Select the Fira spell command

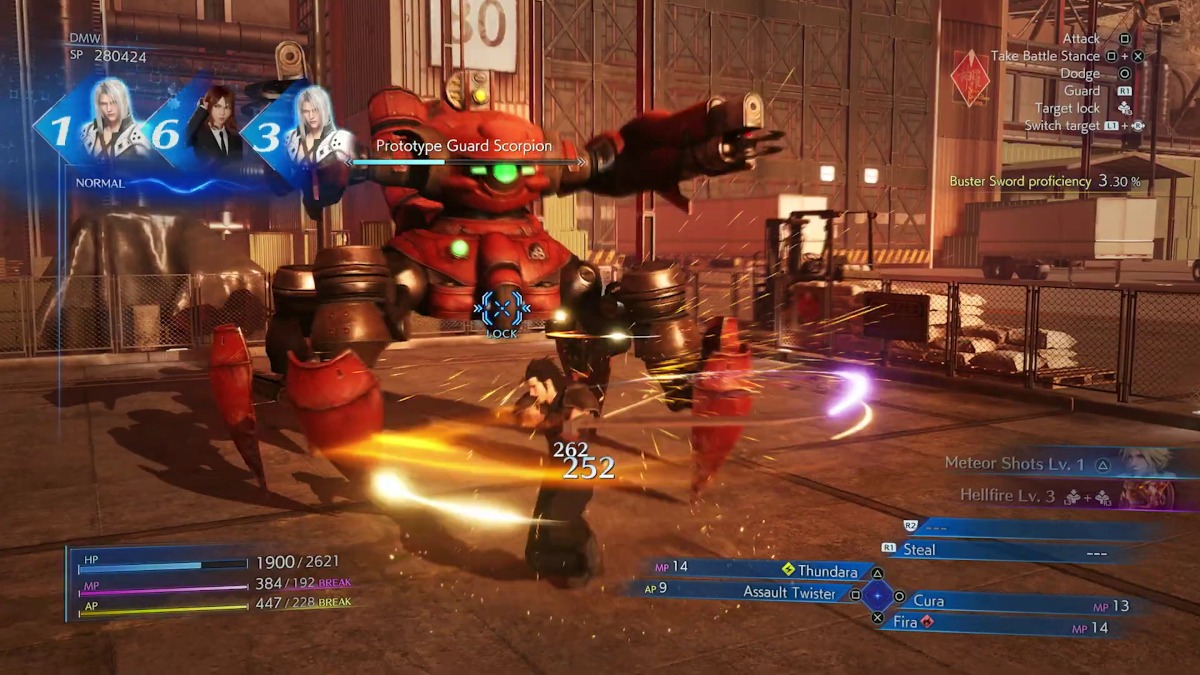(x=906, y=623)
